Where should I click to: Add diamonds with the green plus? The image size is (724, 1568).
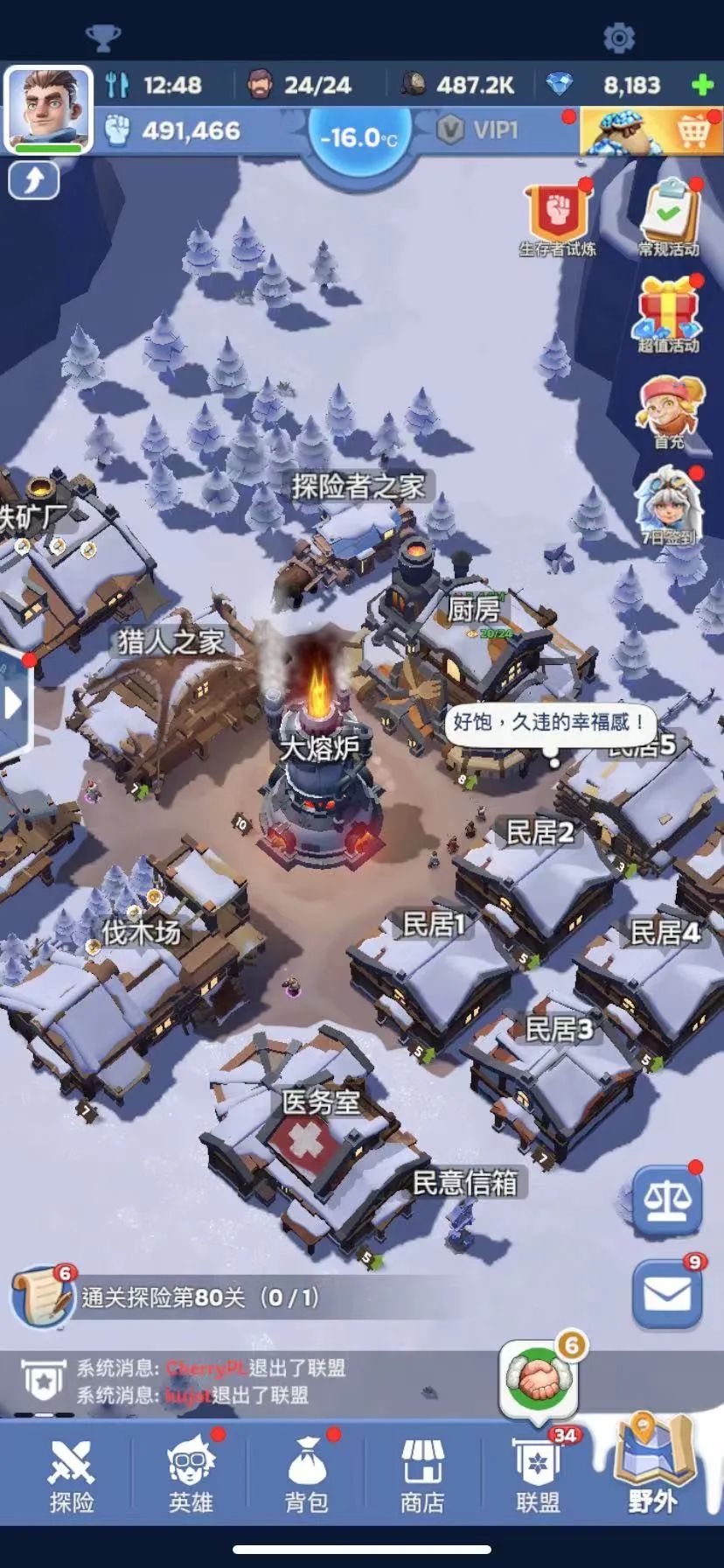click(701, 85)
